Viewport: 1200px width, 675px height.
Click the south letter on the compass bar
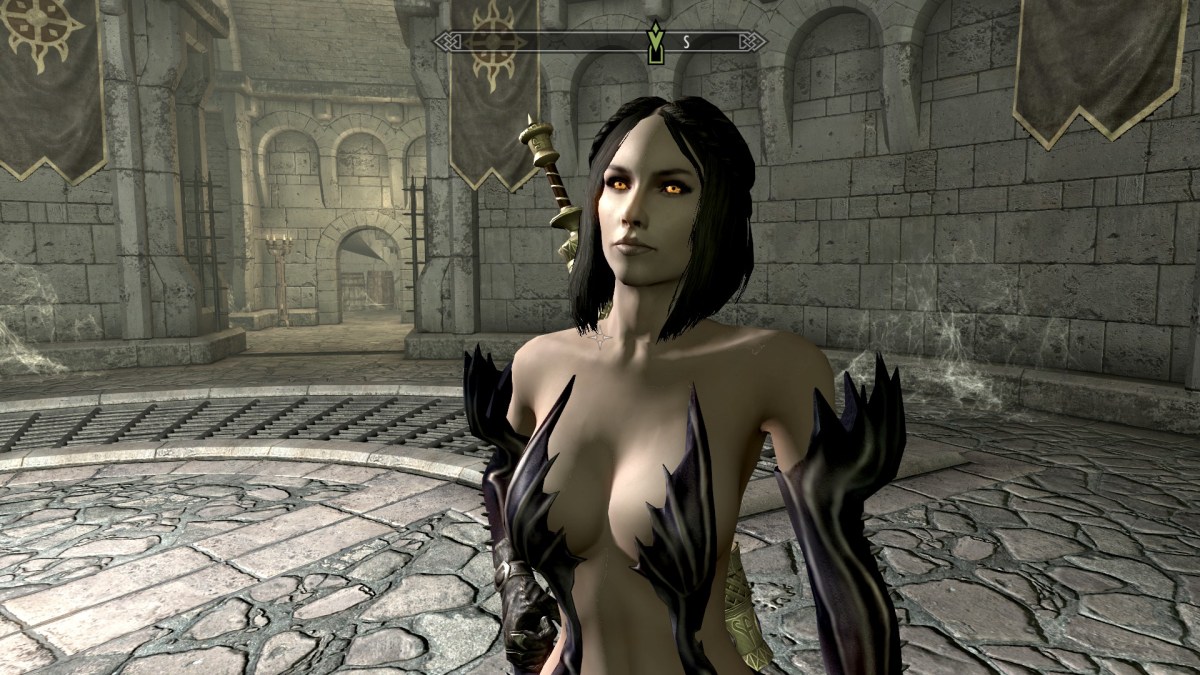pyautogui.click(x=686, y=42)
